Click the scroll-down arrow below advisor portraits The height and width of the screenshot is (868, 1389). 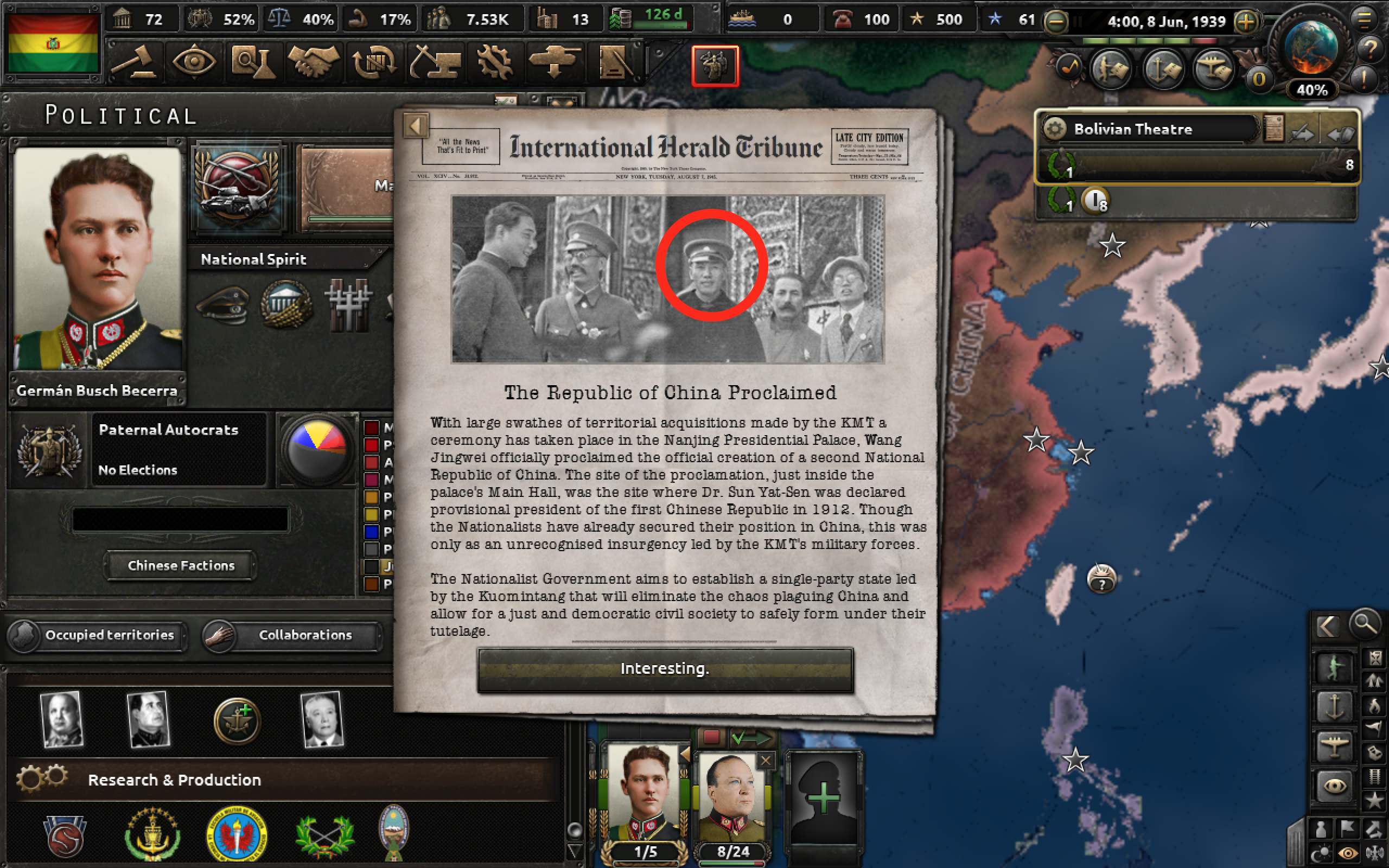click(x=574, y=850)
